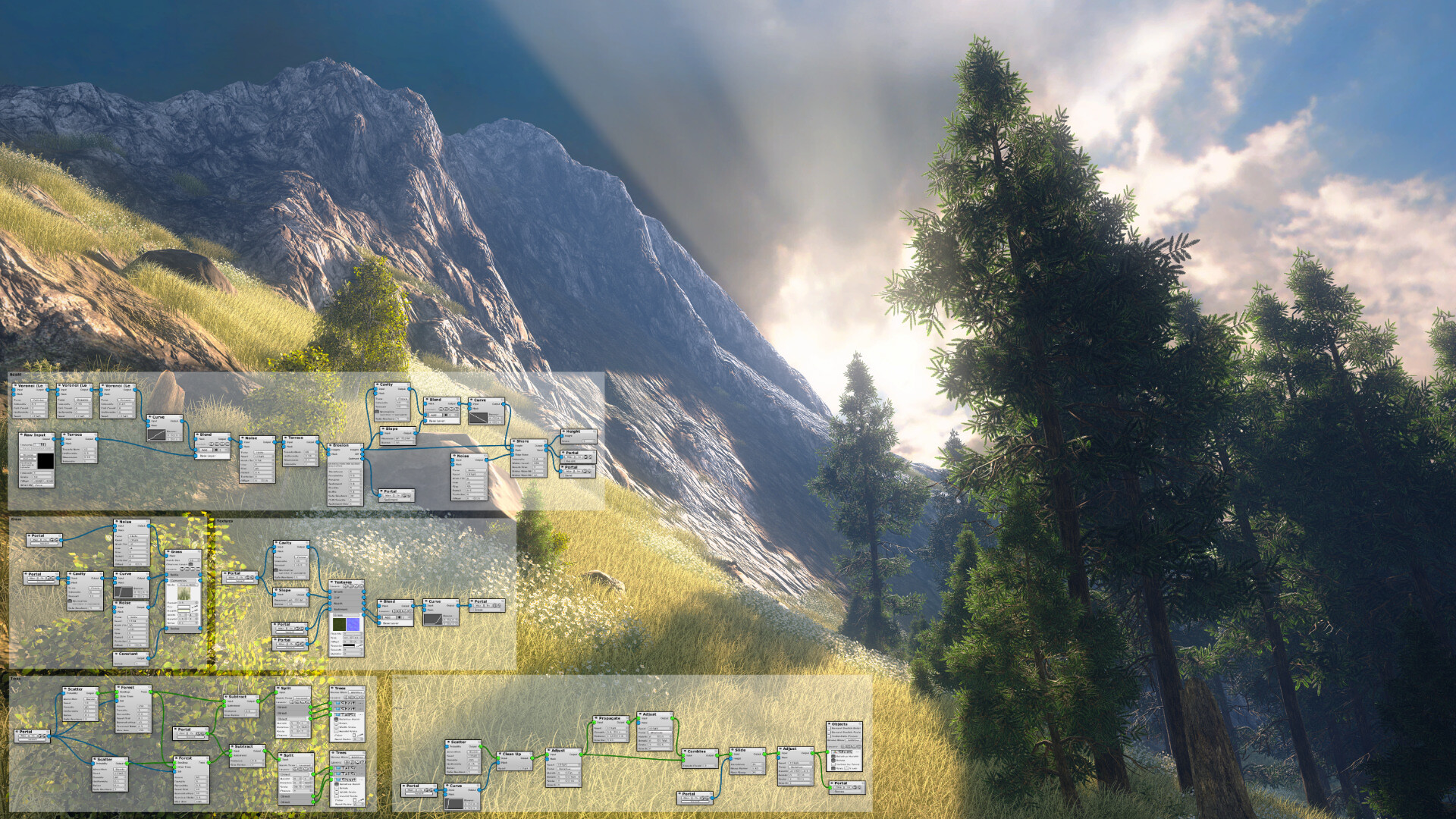Click the preview icon on the Combine node
Screen dimensions: 1456x819
(x=685, y=751)
